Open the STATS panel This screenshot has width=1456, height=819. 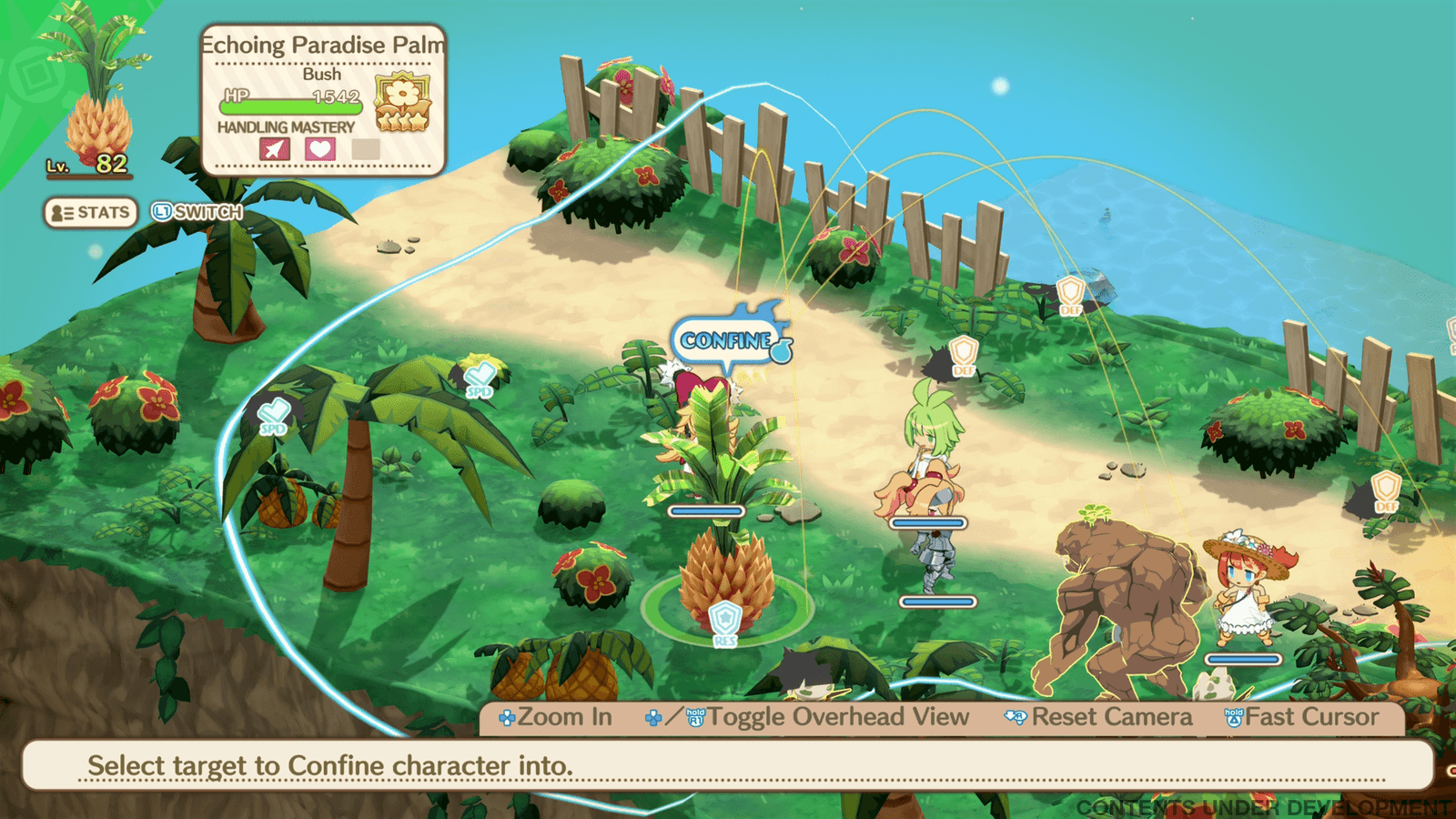[x=91, y=213]
